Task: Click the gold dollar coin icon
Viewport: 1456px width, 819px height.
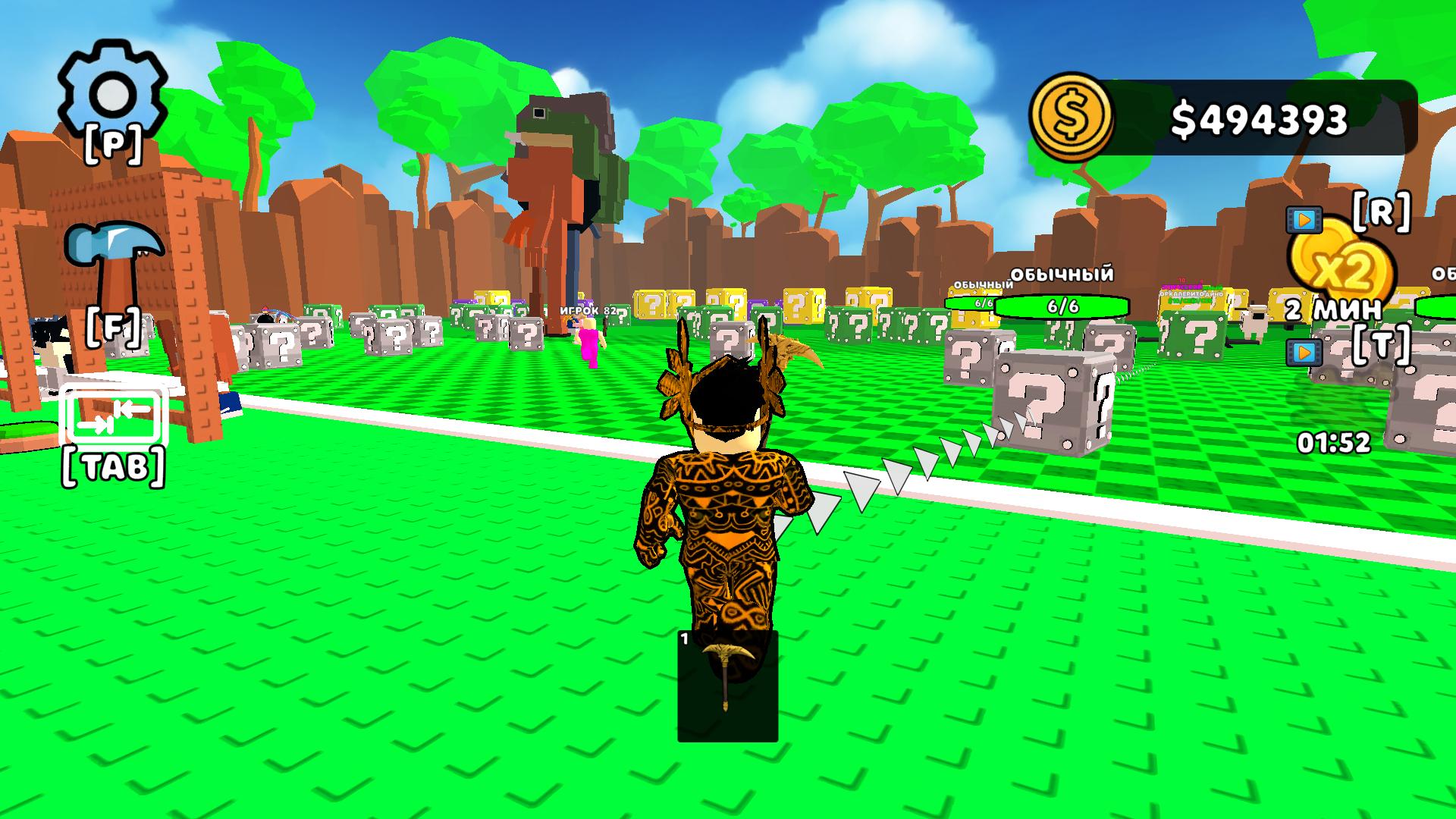Action: [x=1072, y=118]
